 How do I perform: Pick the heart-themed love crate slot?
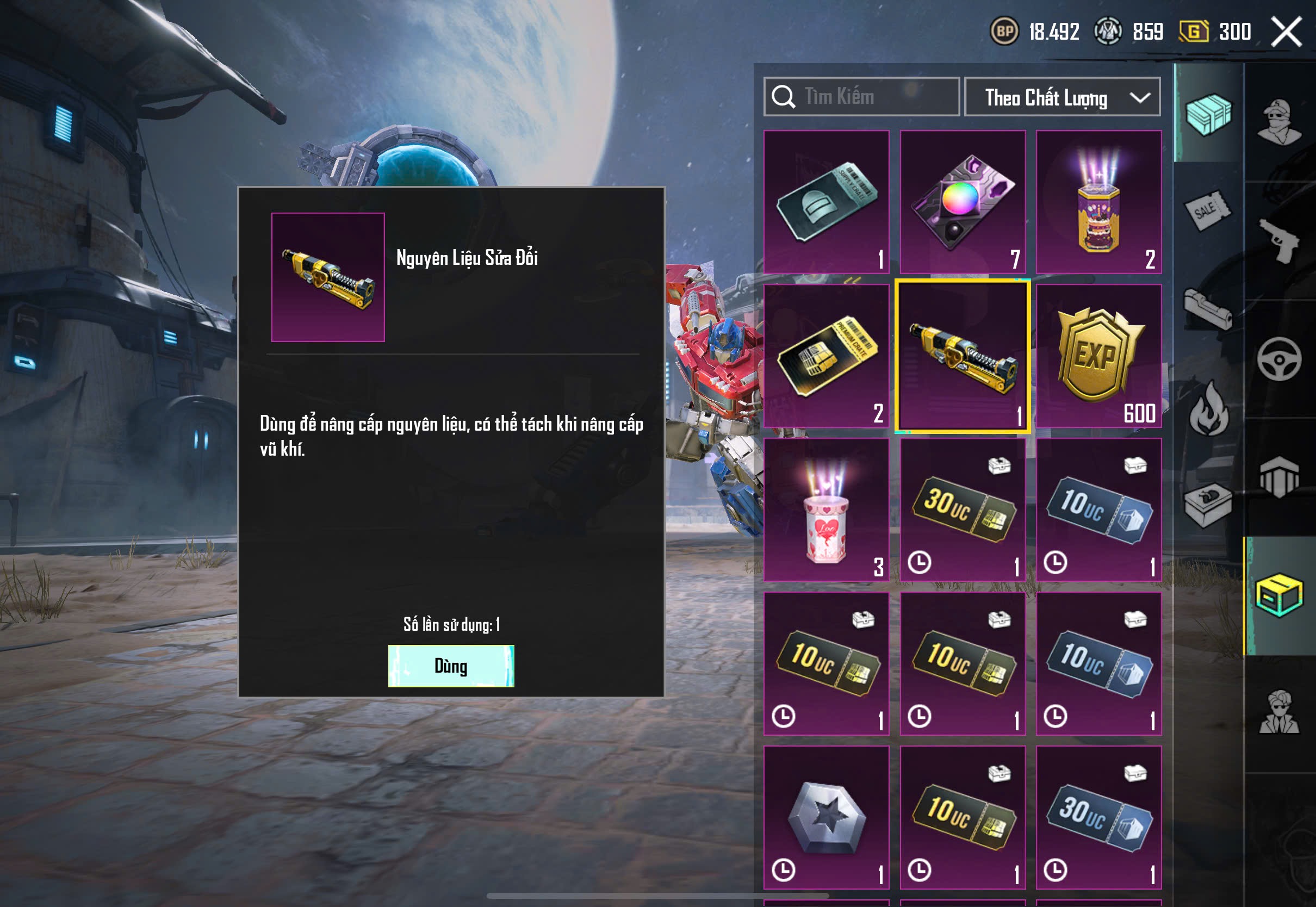pos(826,510)
